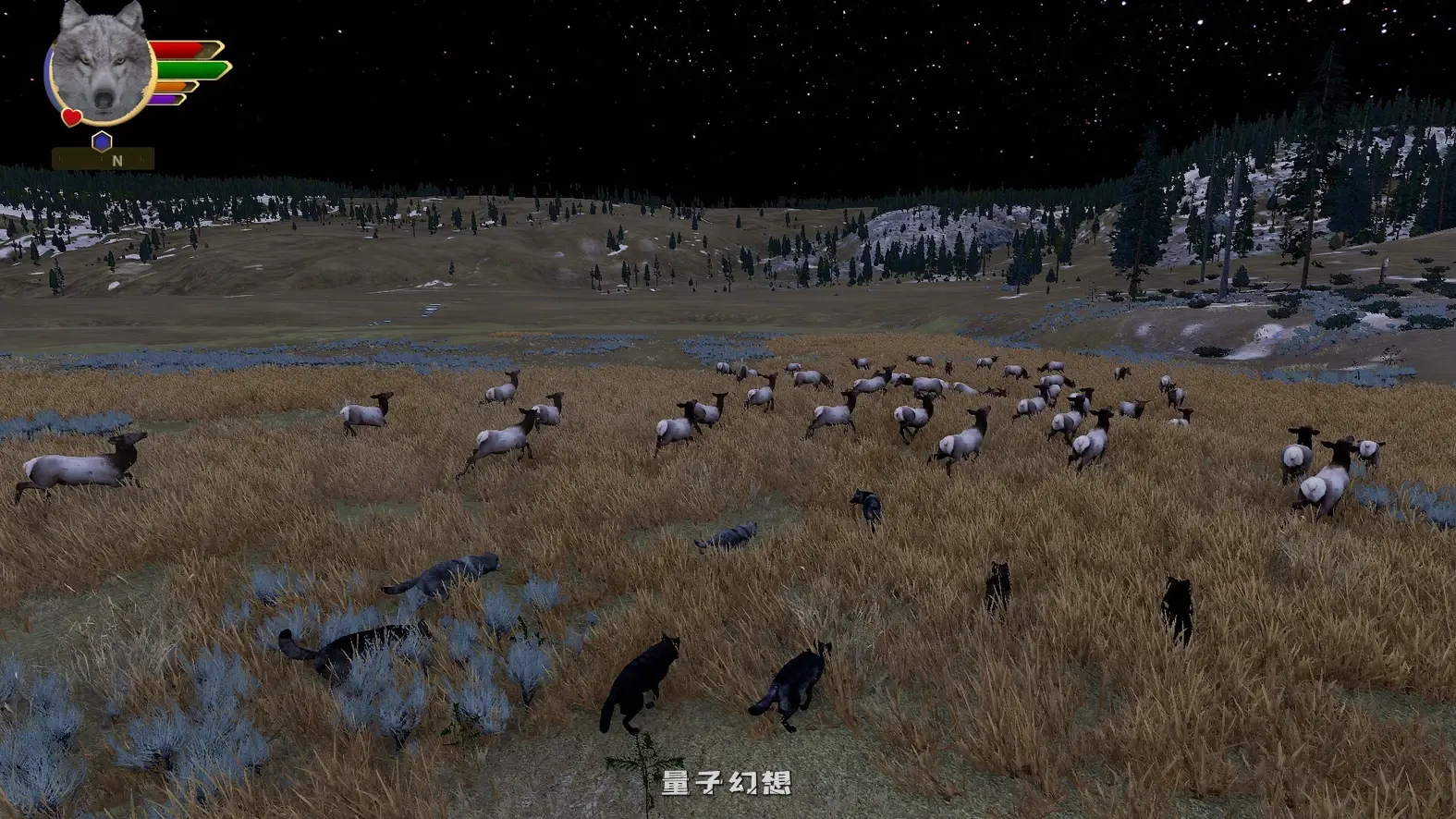Click the N marker on the compass bar
Image resolution: width=1456 pixels, height=819 pixels.
tap(117, 160)
